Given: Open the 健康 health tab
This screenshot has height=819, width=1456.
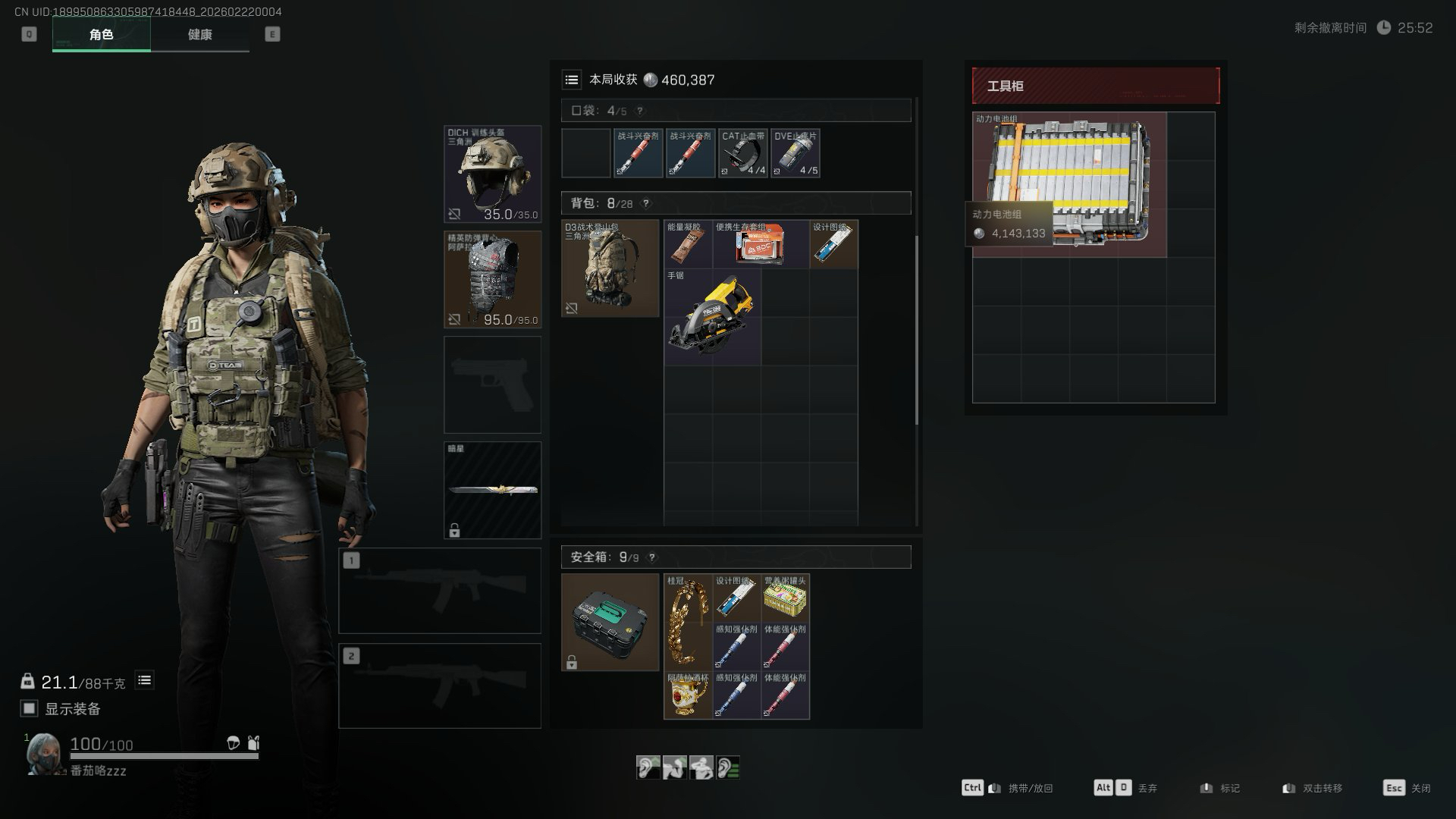Looking at the screenshot, I should pos(199,34).
